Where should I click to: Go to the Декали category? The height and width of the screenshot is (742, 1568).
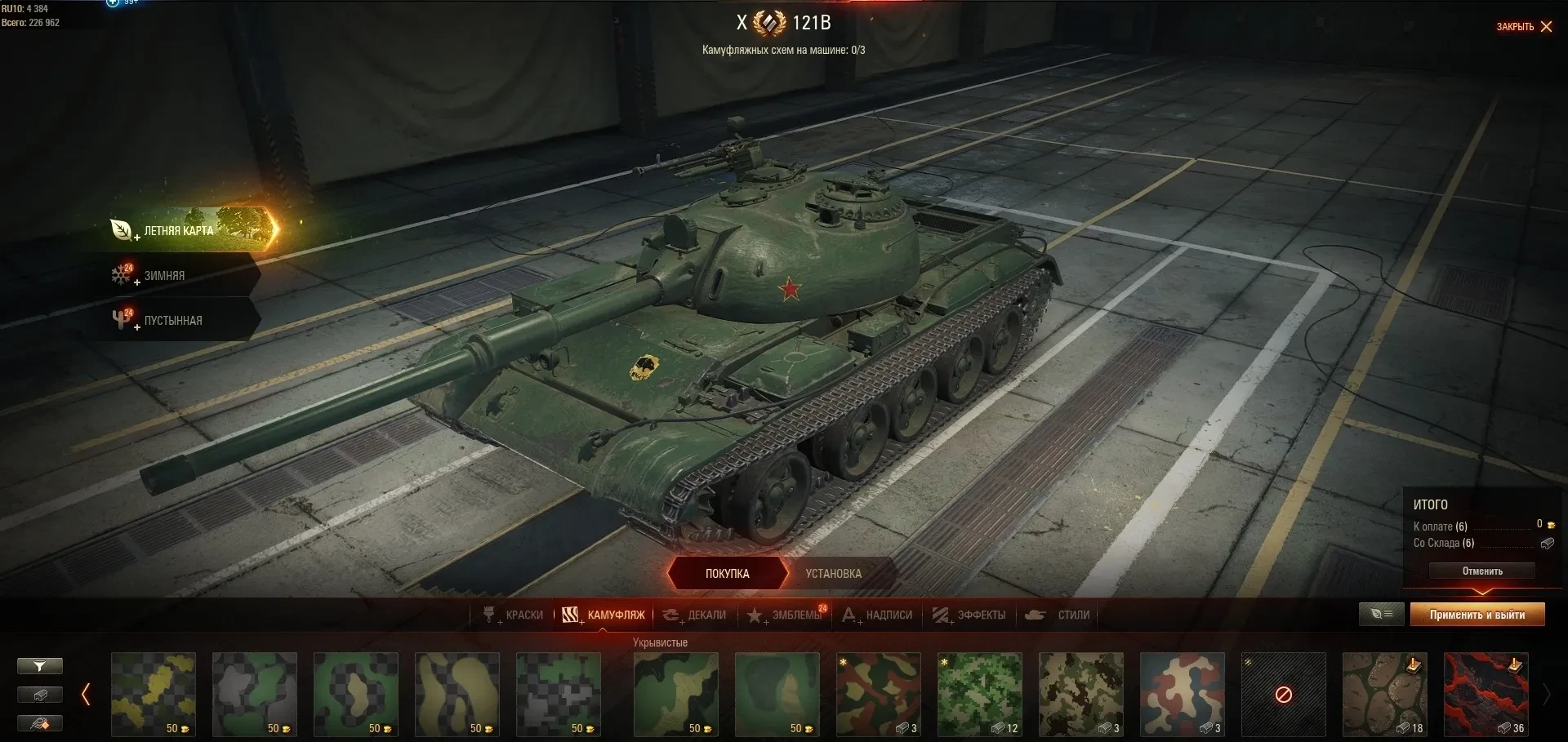[695, 615]
